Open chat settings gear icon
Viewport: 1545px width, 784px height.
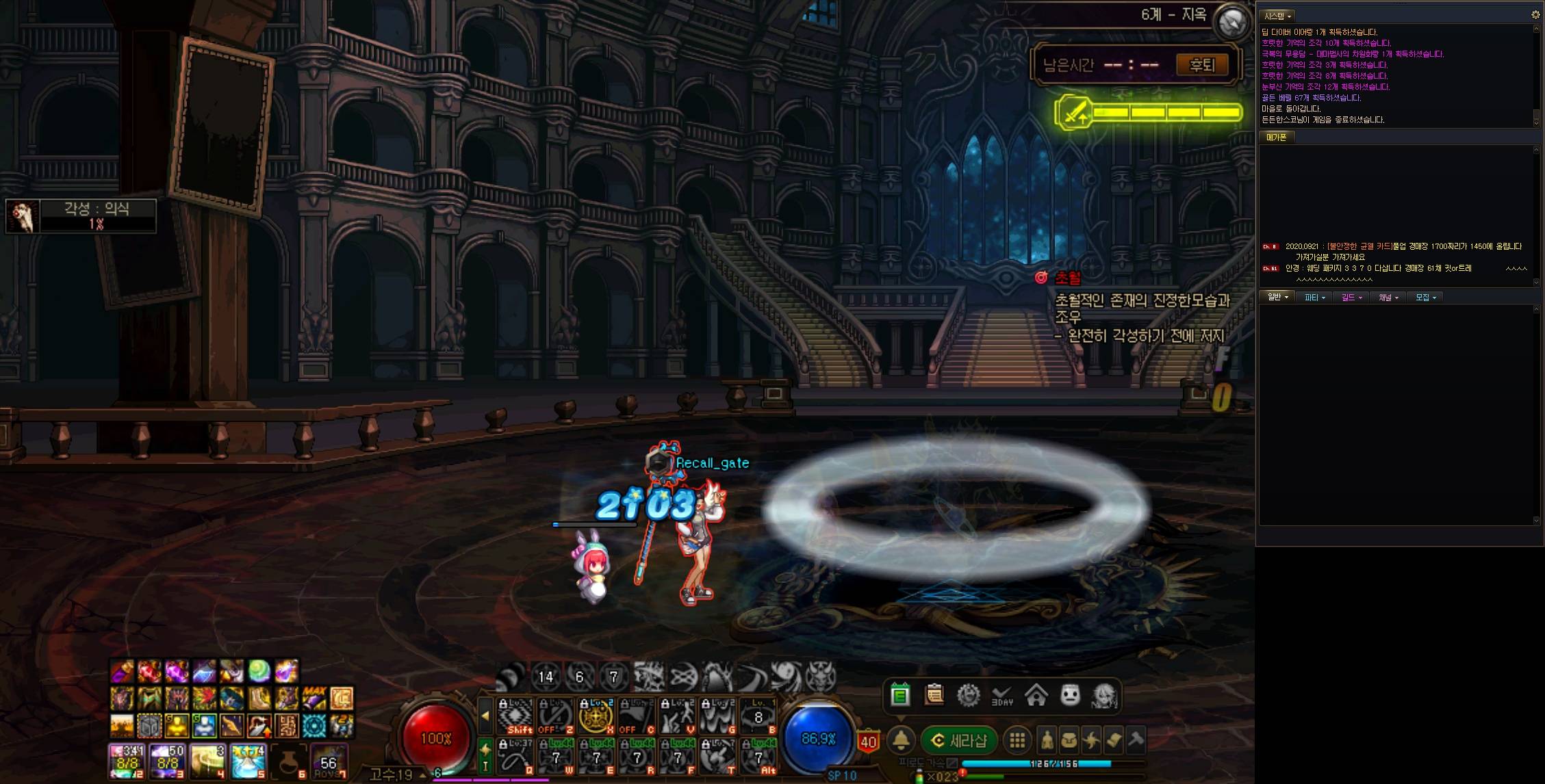click(x=1535, y=14)
